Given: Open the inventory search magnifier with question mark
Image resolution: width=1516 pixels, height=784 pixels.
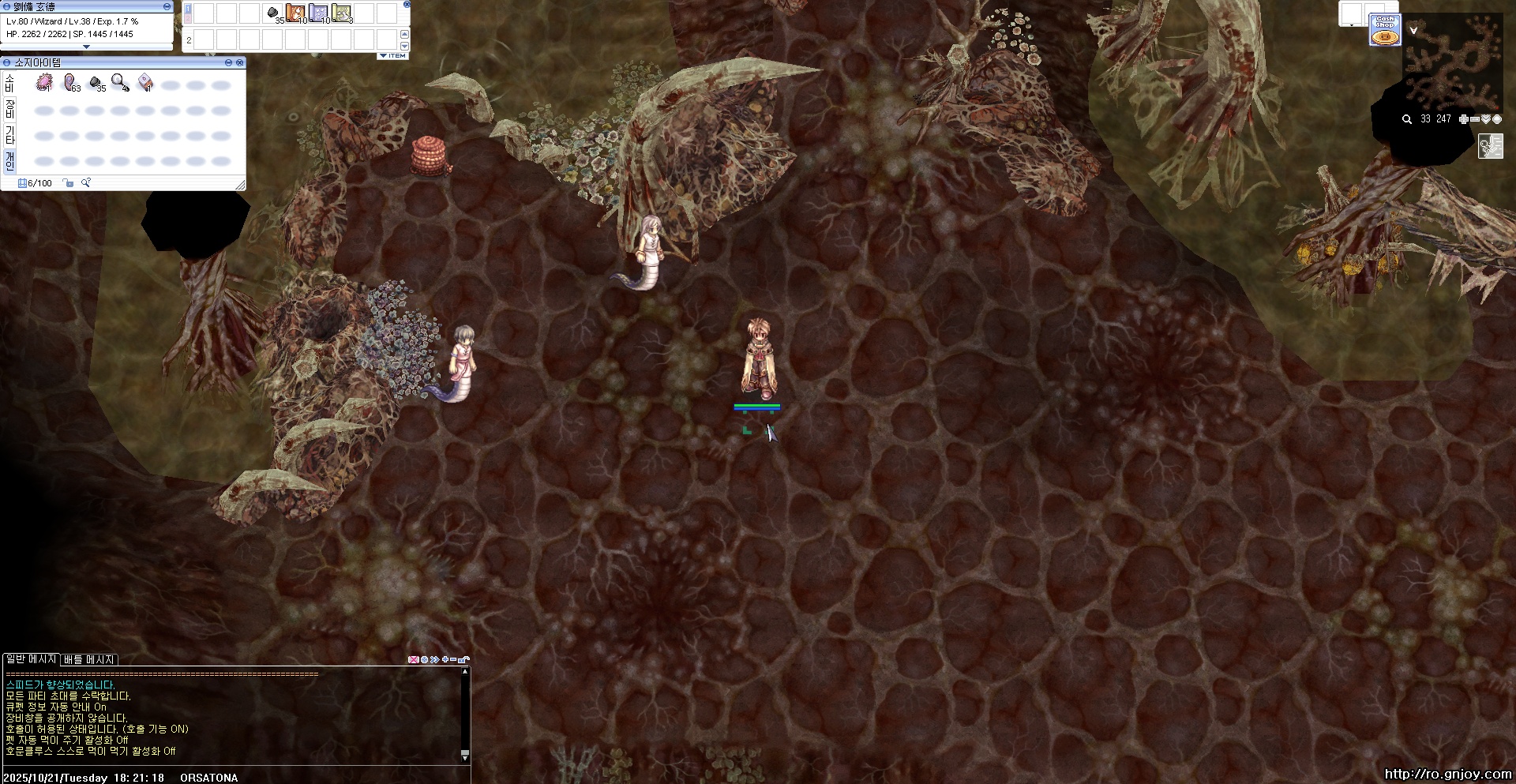Looking at the screenshot, I should tap(86, 183).
